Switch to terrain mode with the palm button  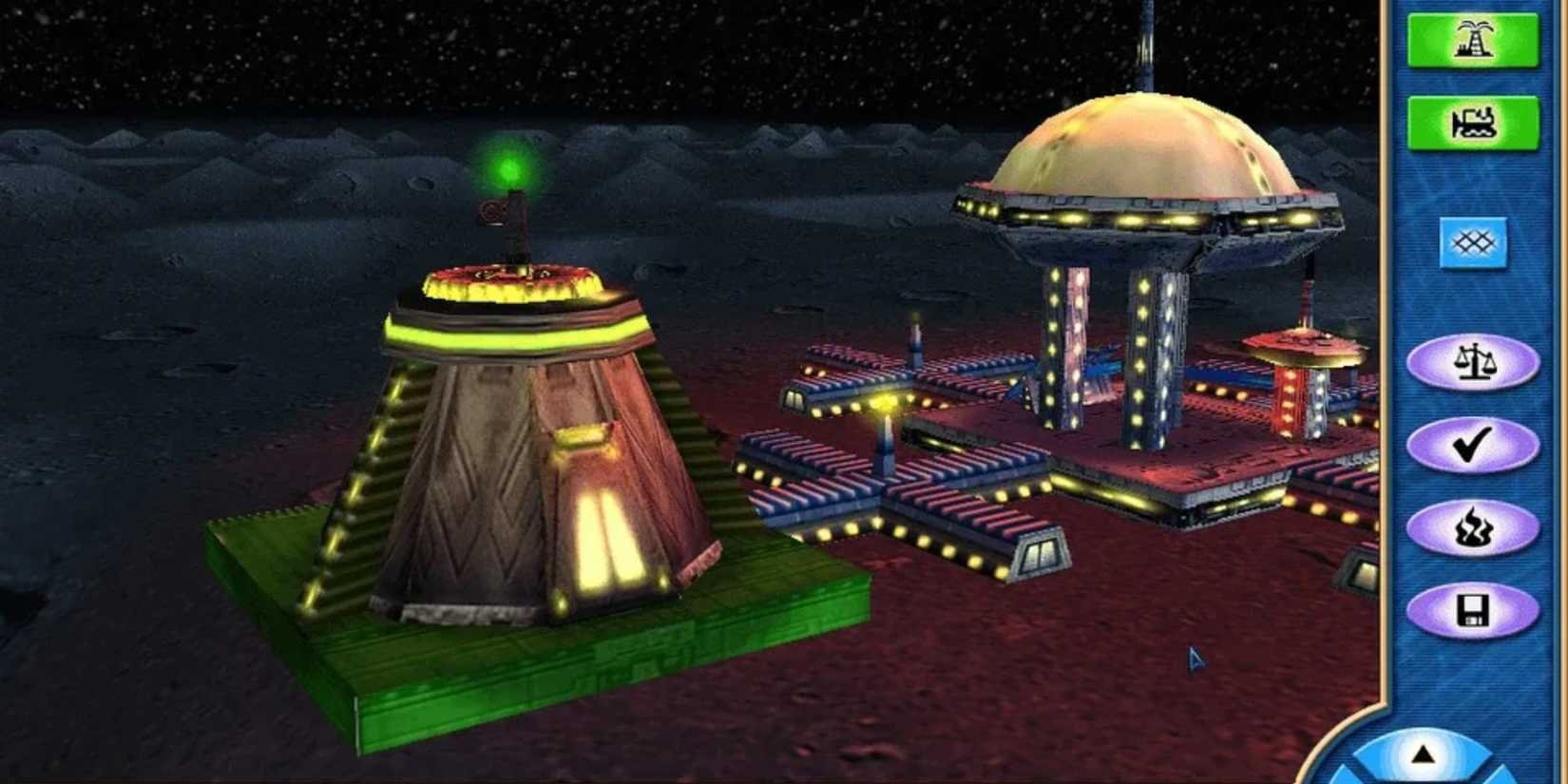click(1474, 40)
